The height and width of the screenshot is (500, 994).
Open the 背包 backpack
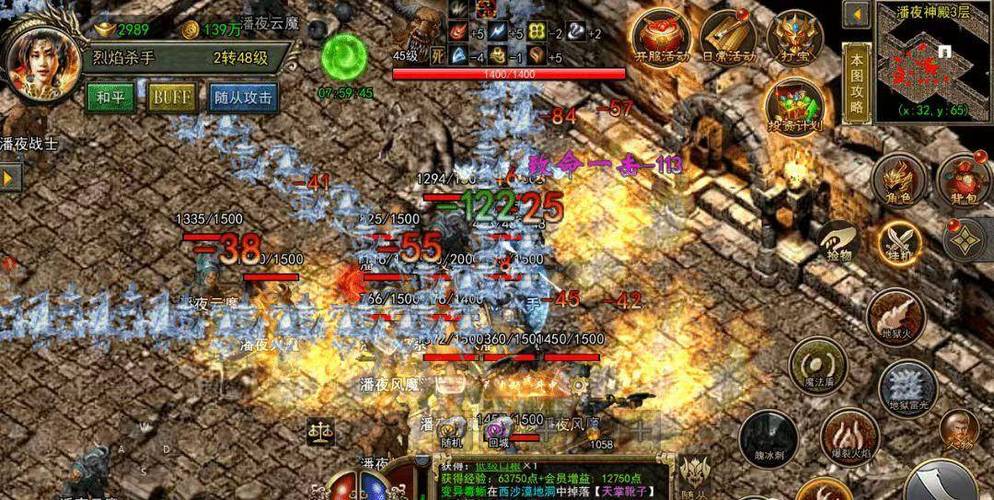[963, 181]
